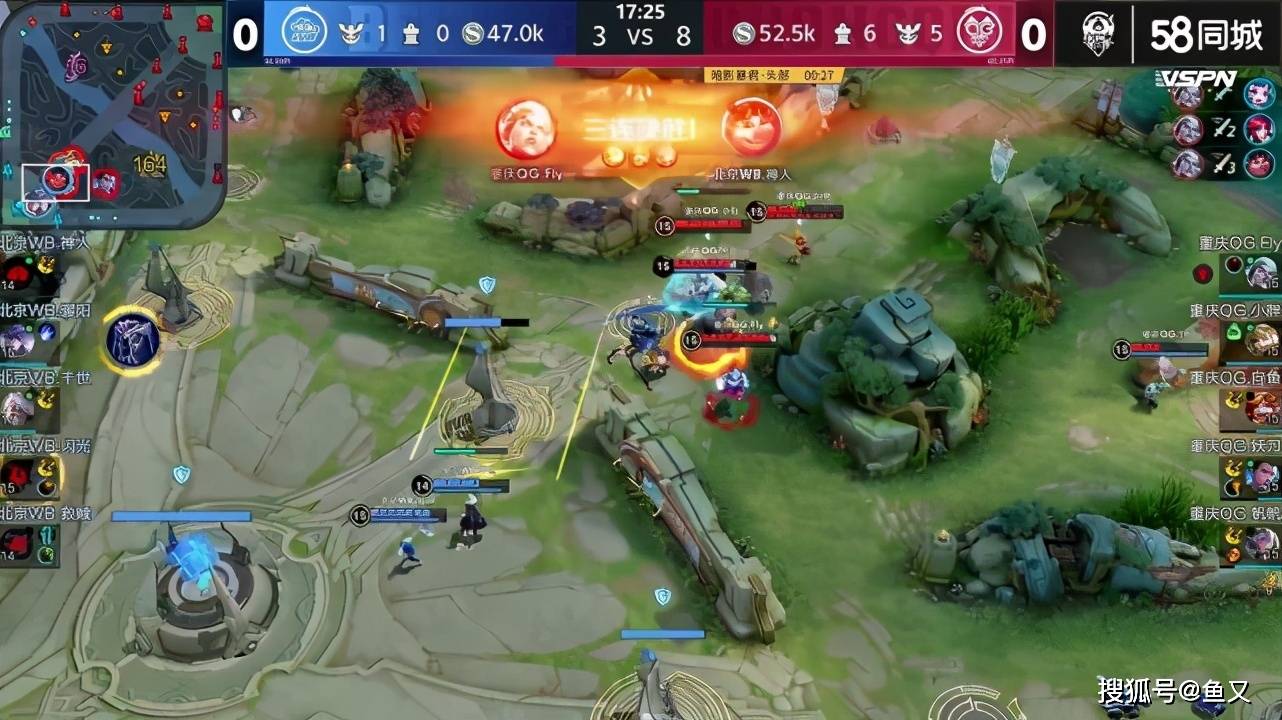The height and width of the screenshot is (720, 1282).
Task: Click the red team logo in scoreboard
Action: (x=978, y=32)
